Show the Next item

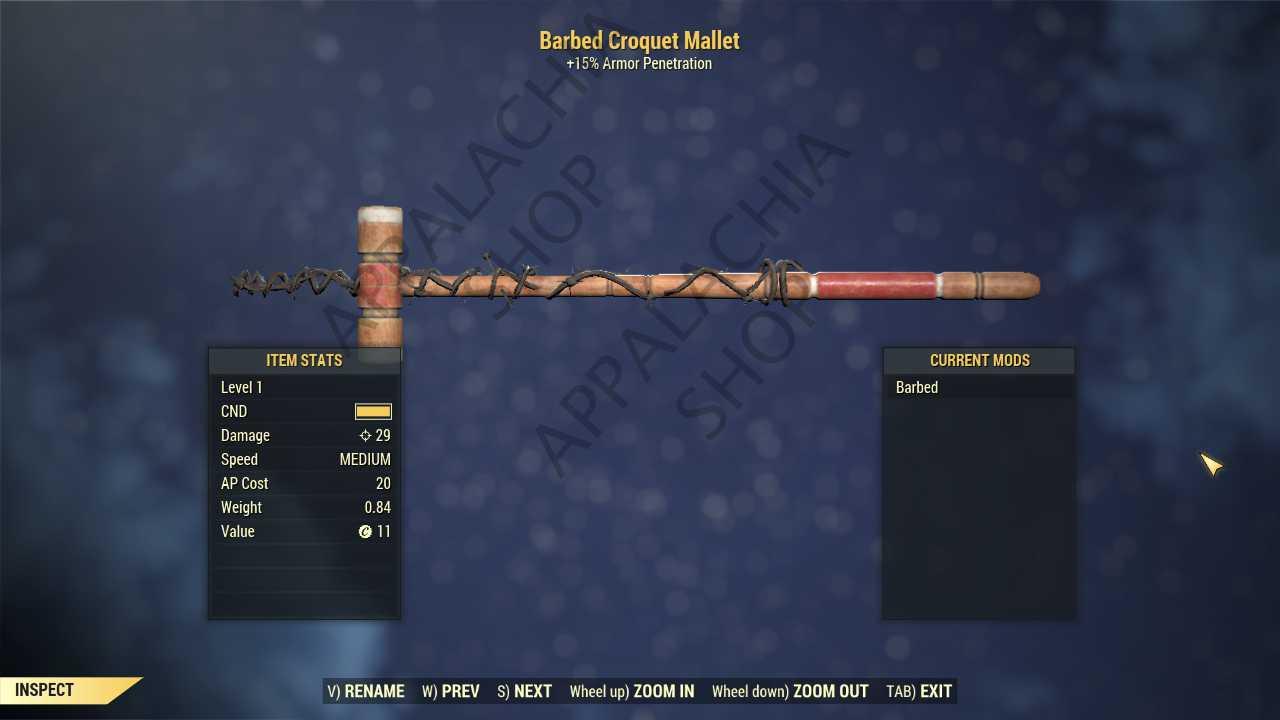[x=524, y=691]
